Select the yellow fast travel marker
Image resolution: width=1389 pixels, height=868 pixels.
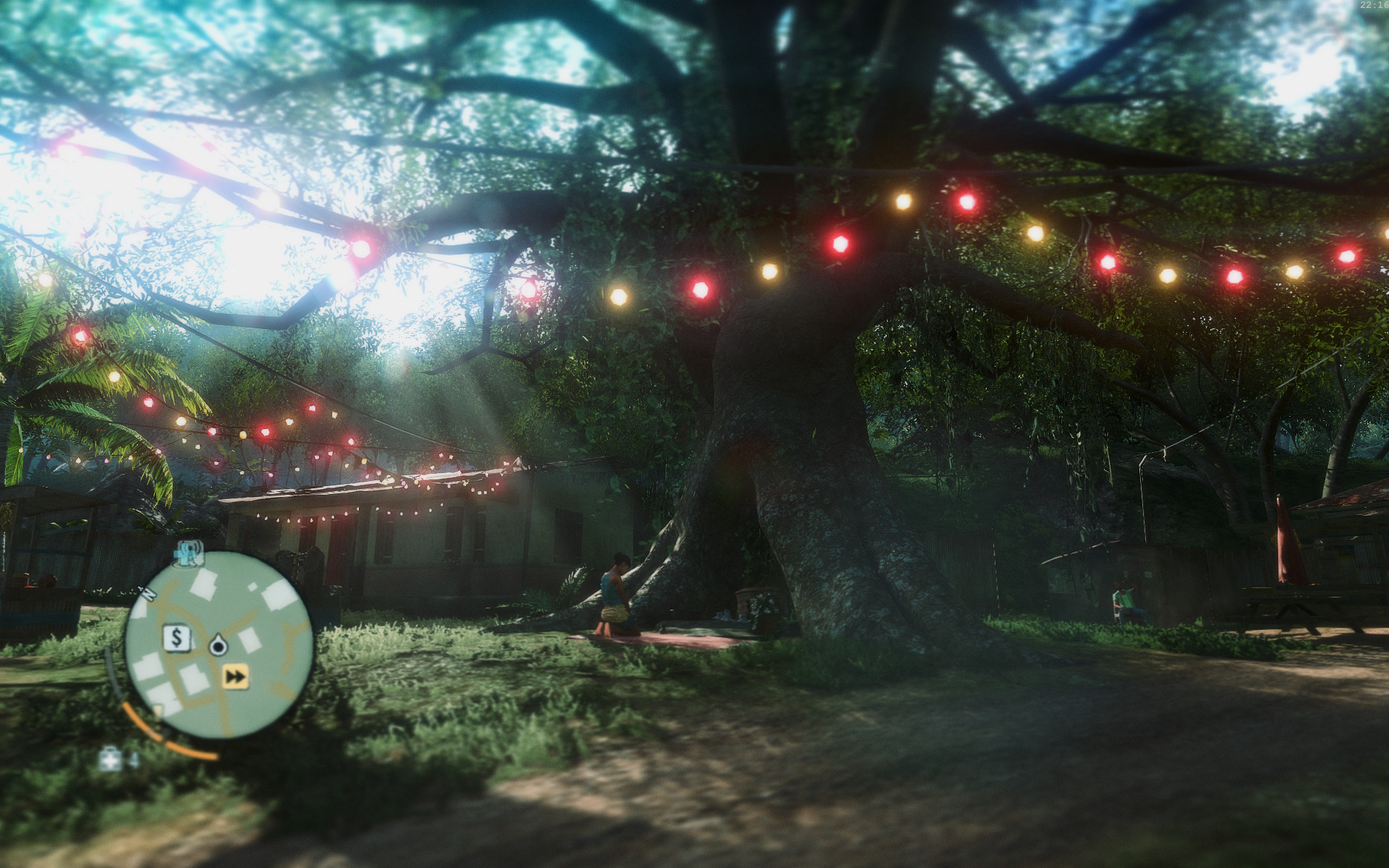234,676
